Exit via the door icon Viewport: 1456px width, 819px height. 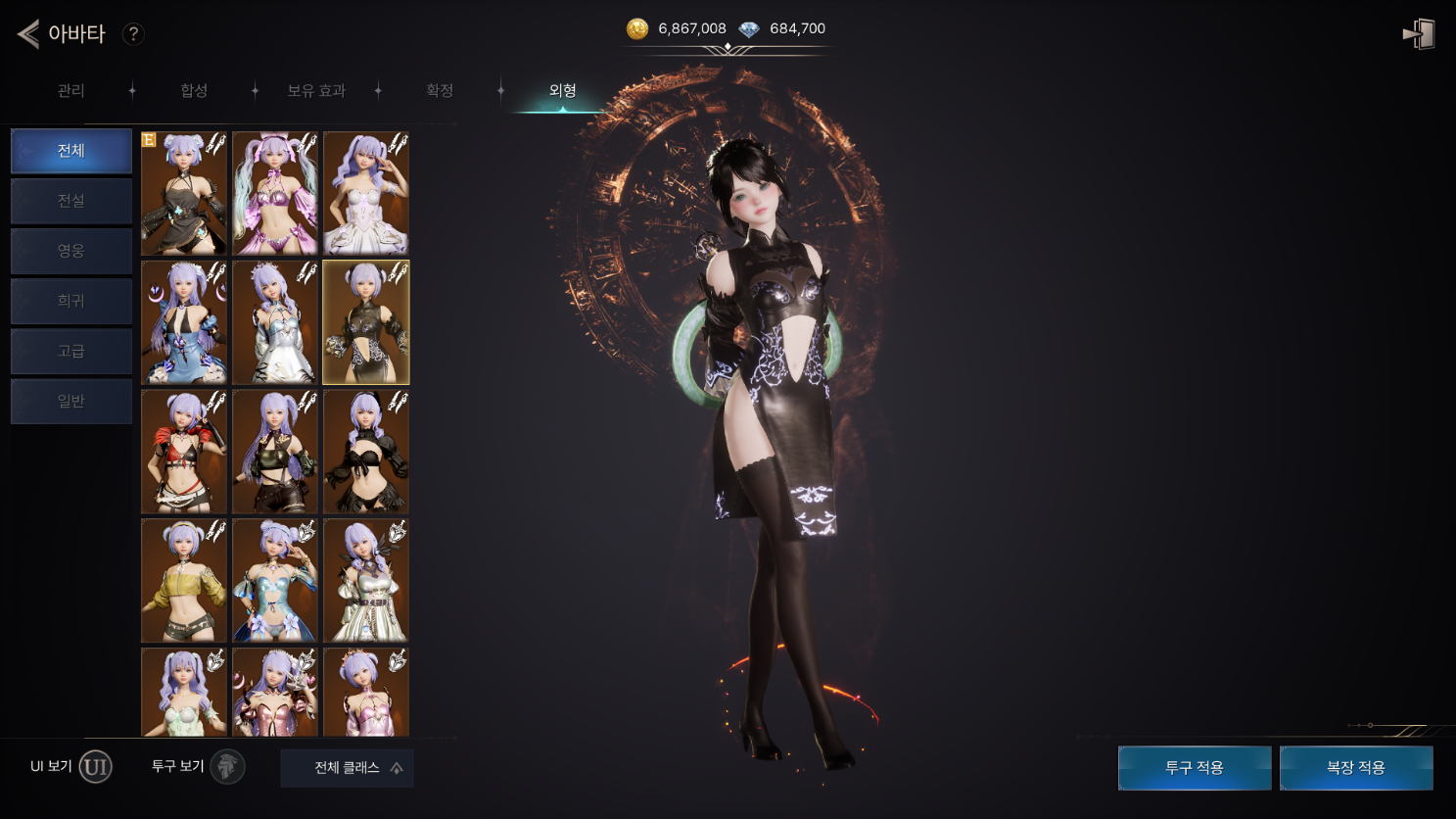(x=1419, y=34)
